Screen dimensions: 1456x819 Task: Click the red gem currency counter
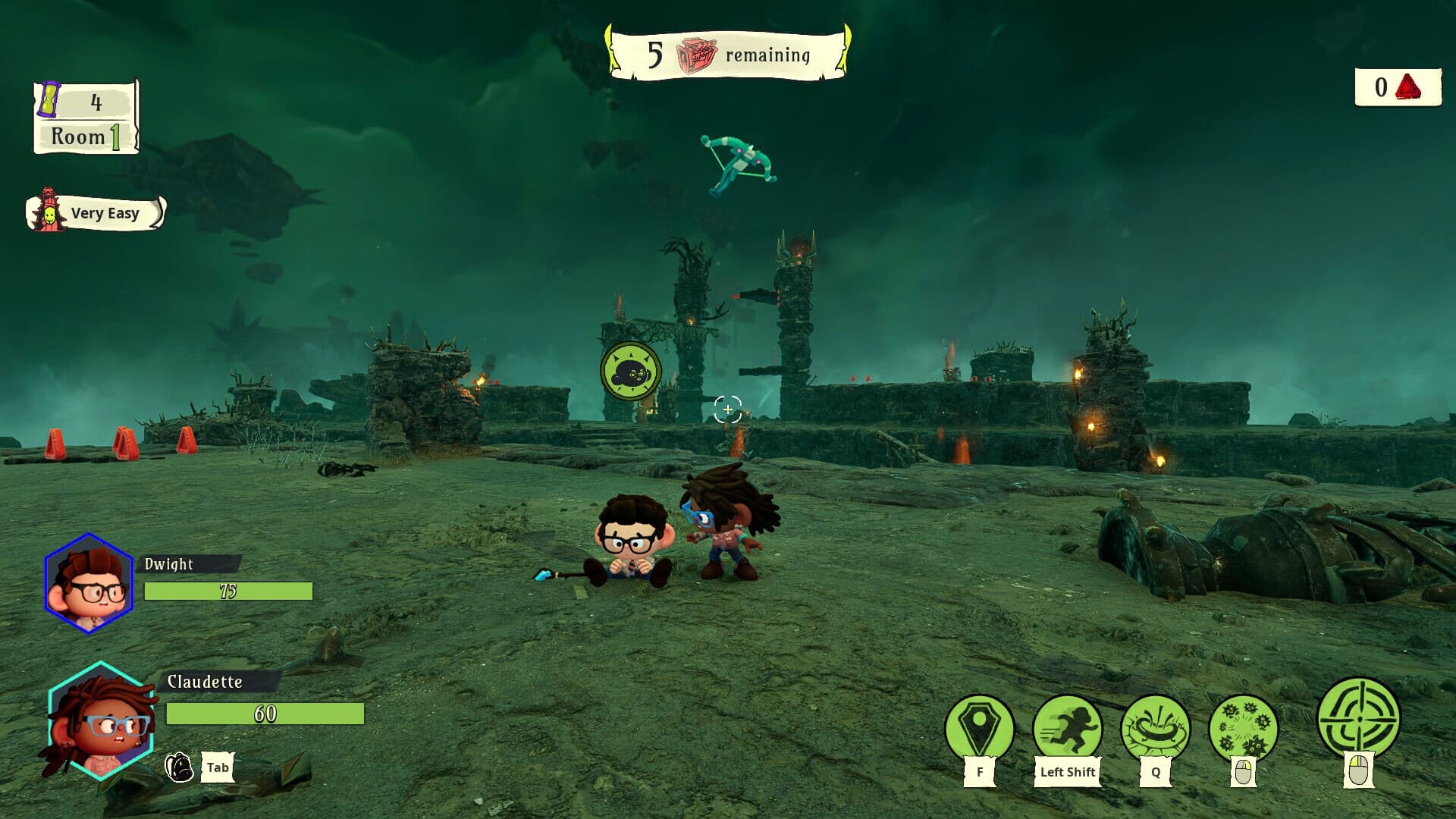click(x=1398, y=88)
